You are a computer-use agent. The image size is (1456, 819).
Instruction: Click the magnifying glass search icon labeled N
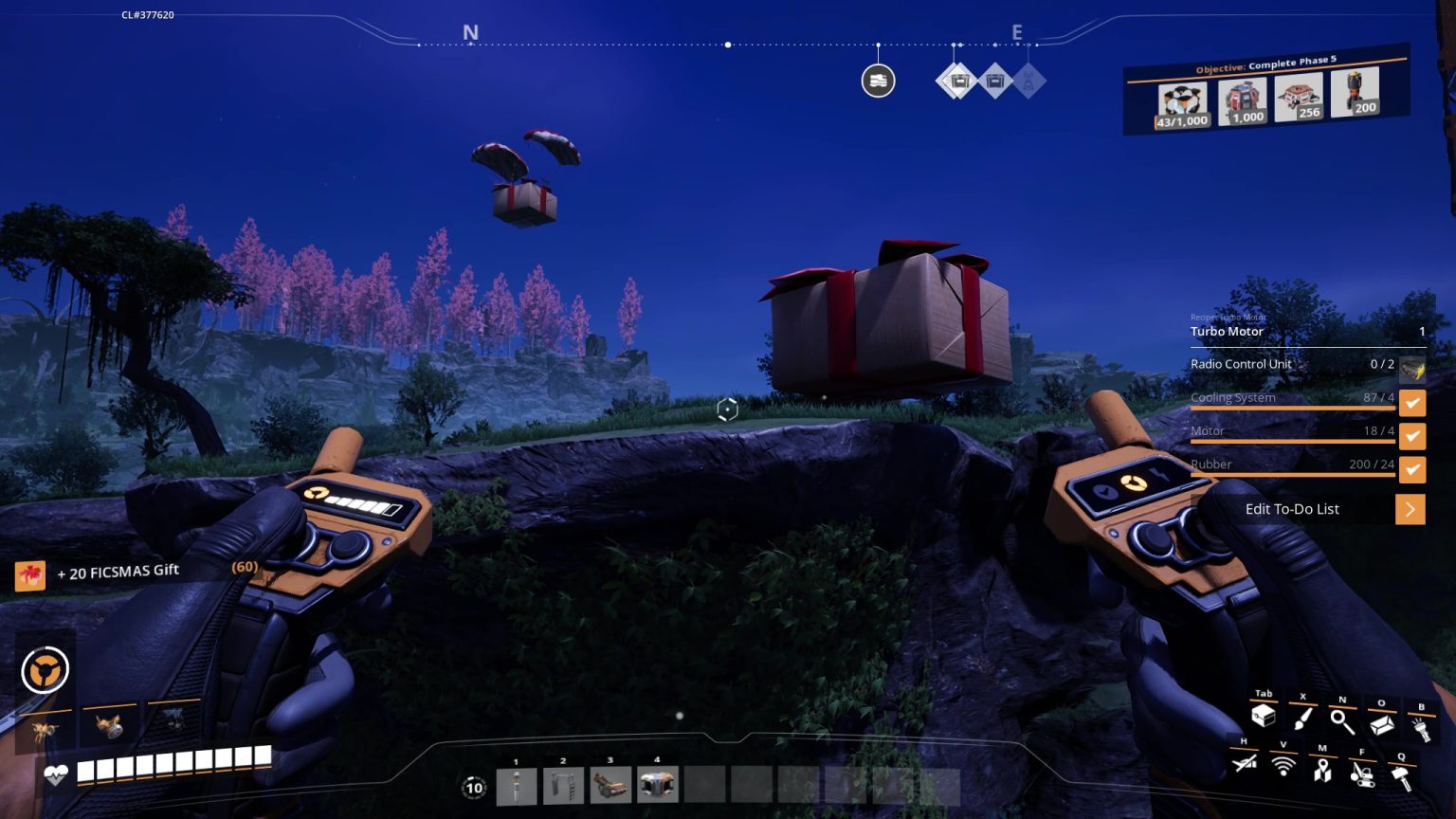click(x=1342, y=719)
